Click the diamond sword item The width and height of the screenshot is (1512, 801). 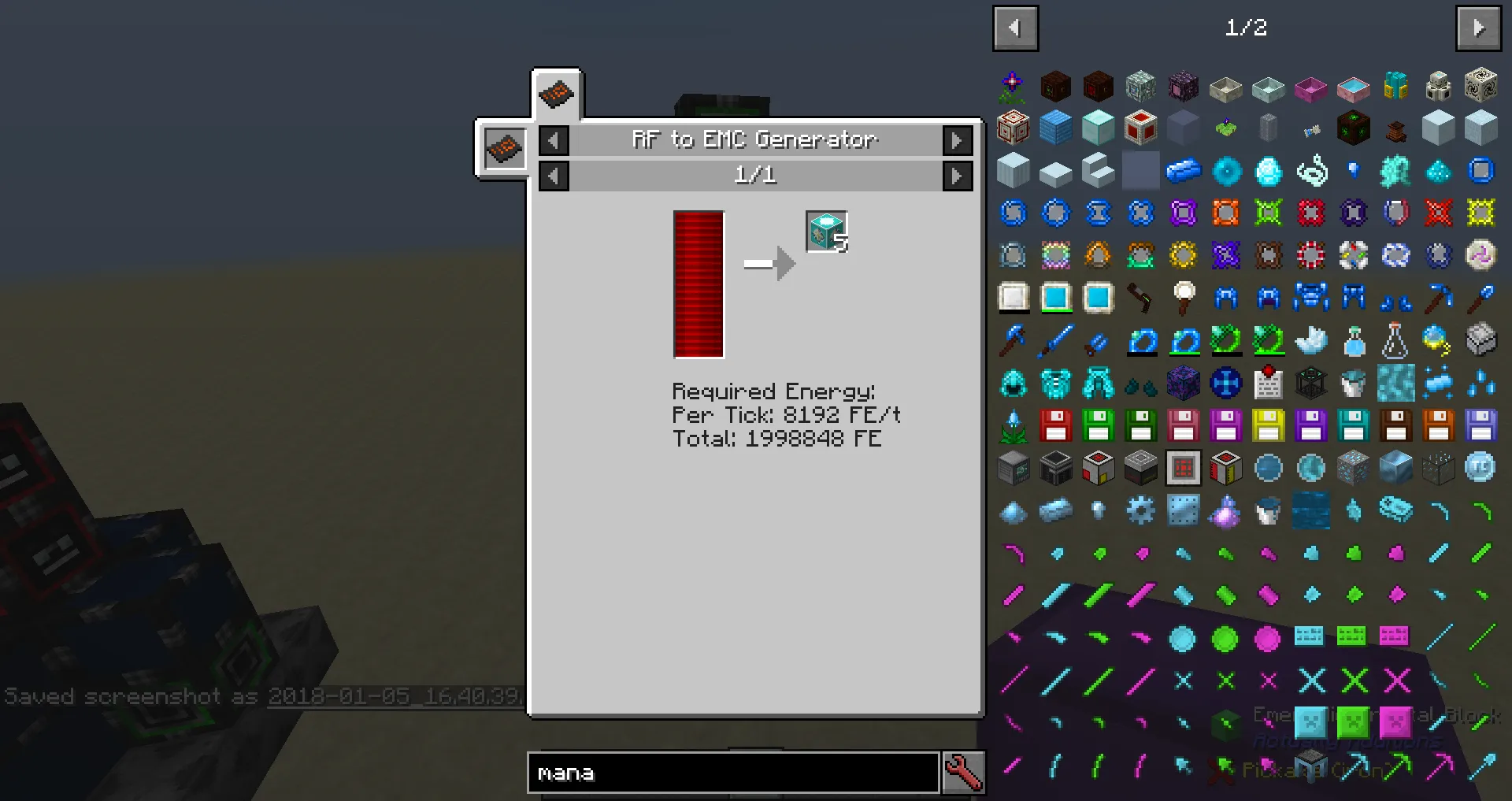1055,340
